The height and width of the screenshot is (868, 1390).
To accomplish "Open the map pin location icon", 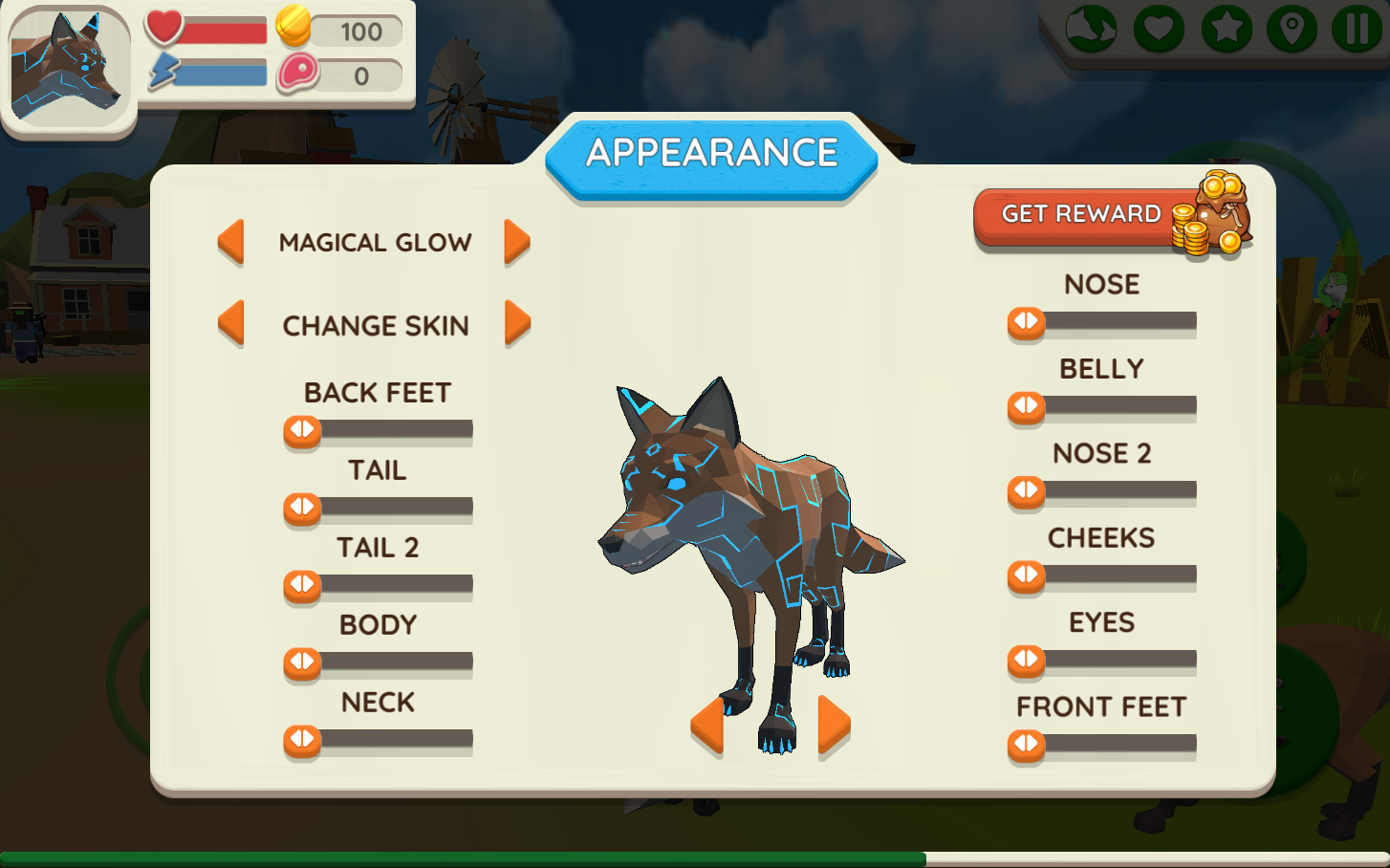I will click(1292, 29).
